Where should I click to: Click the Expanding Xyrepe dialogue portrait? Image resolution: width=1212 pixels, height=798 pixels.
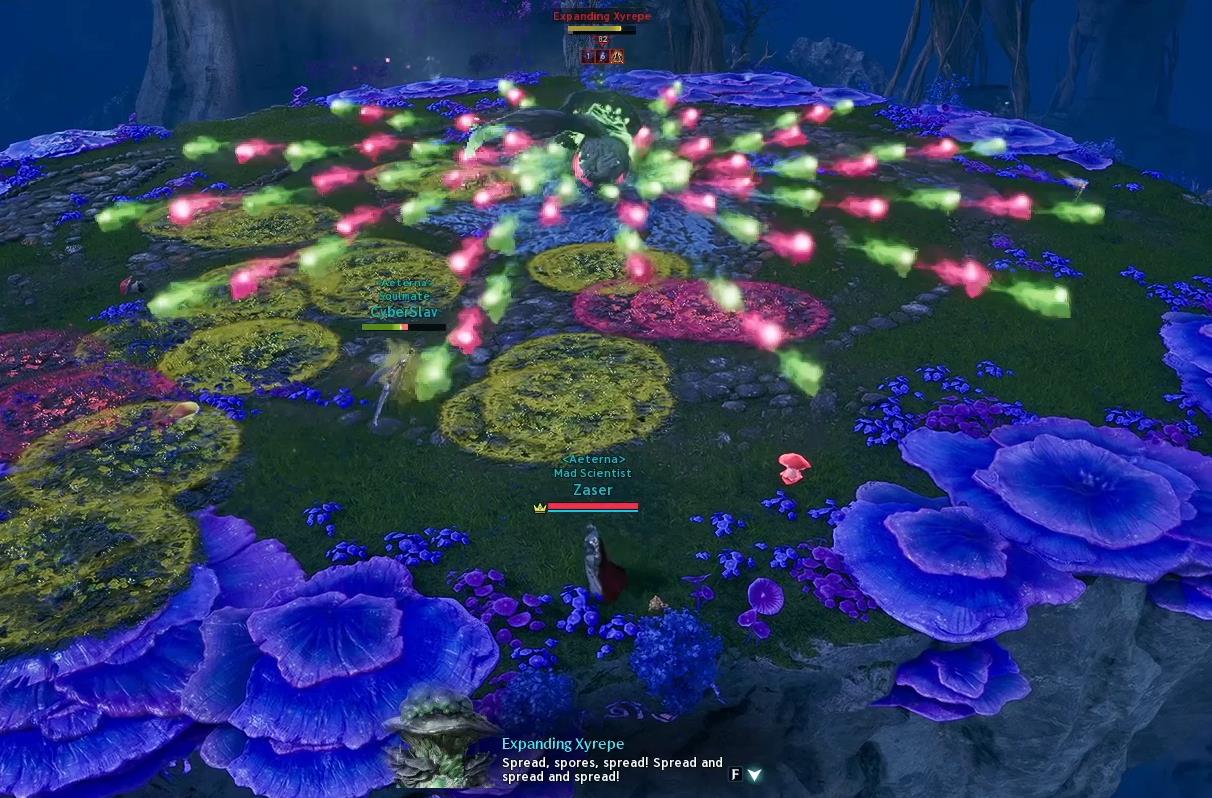click(x=440, y=738)
